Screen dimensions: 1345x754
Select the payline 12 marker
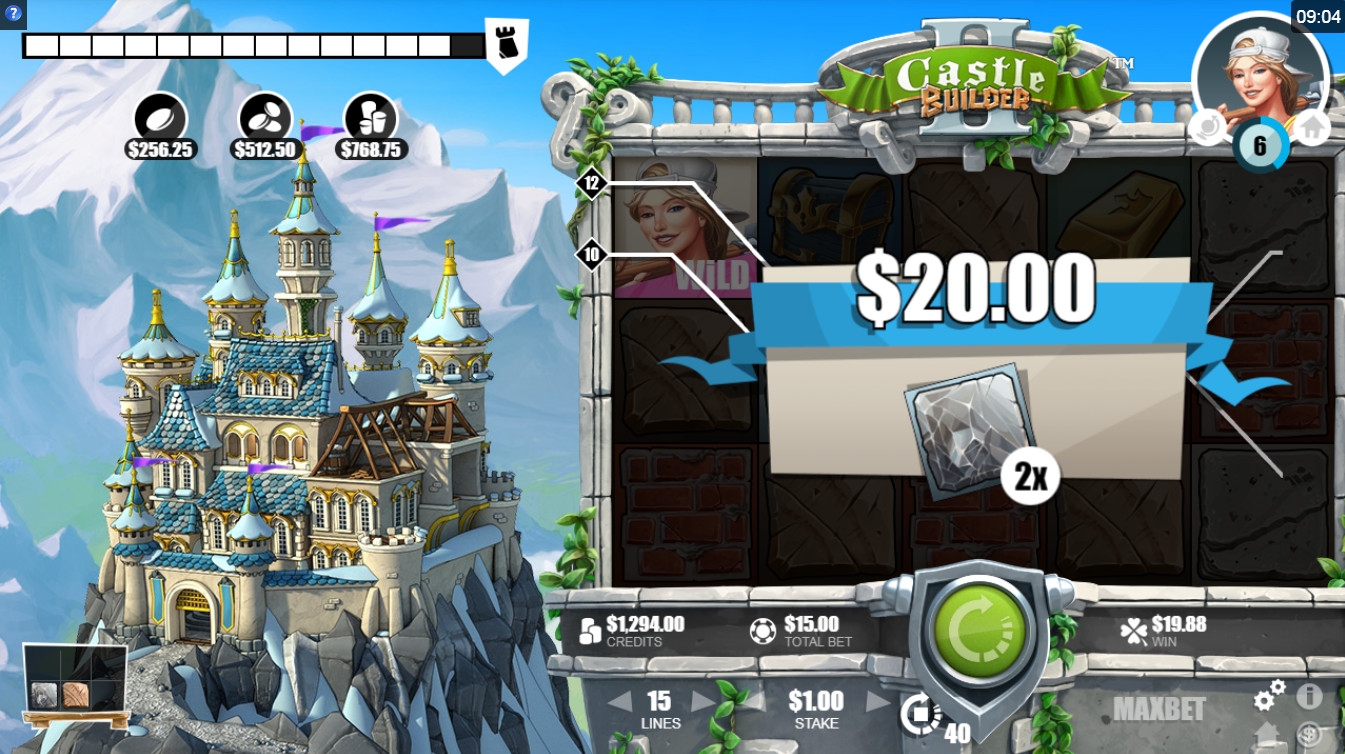coord(592,183)
